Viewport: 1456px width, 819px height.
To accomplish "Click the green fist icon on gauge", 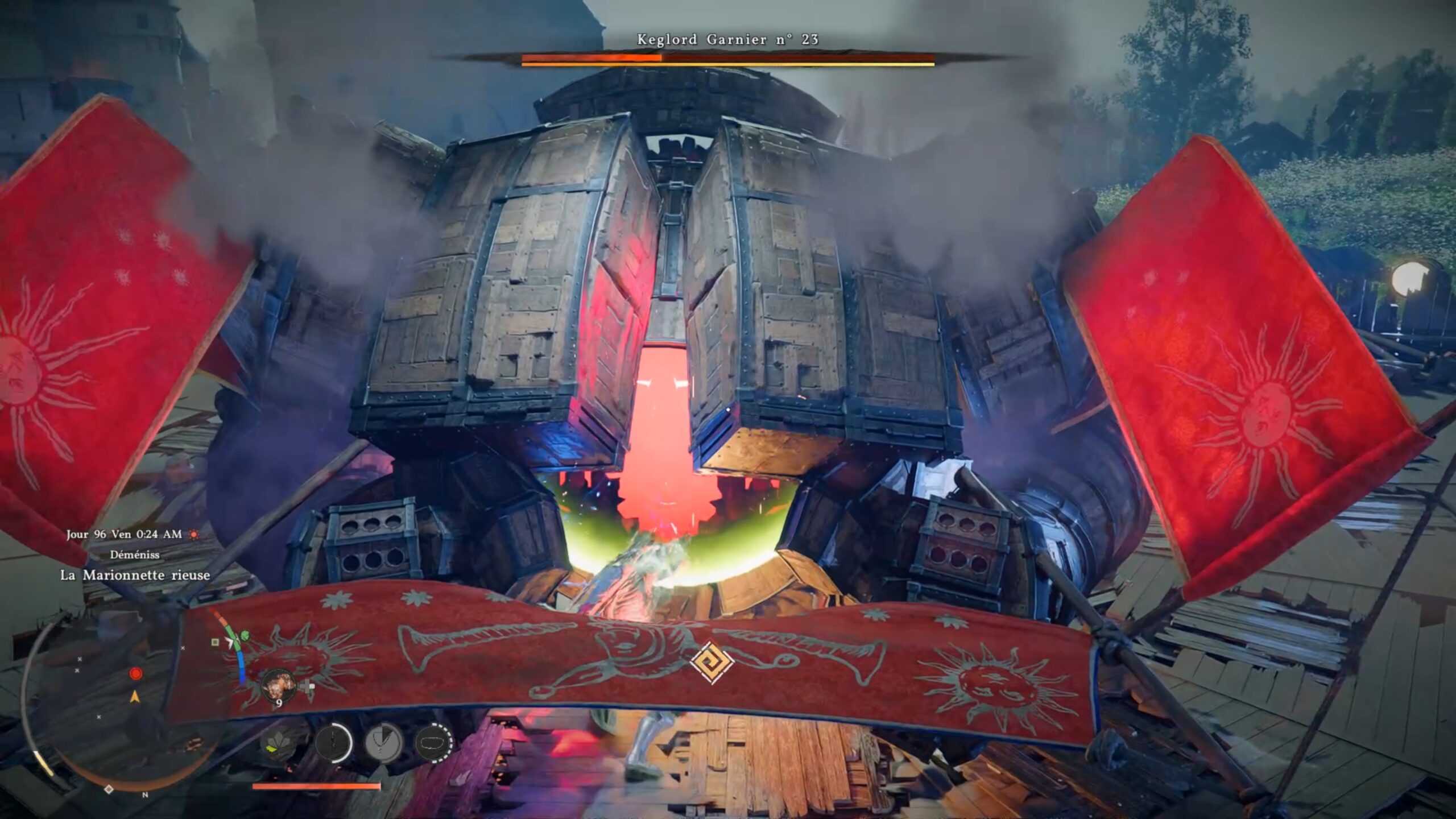I will (x=245, y=634).
